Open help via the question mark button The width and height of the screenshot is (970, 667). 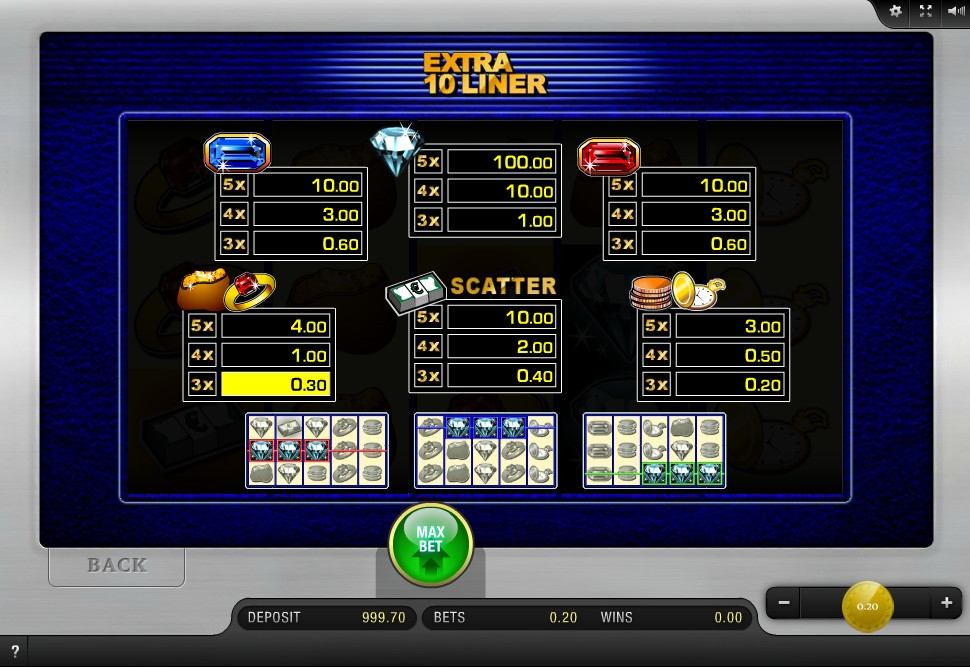[15, 652]
